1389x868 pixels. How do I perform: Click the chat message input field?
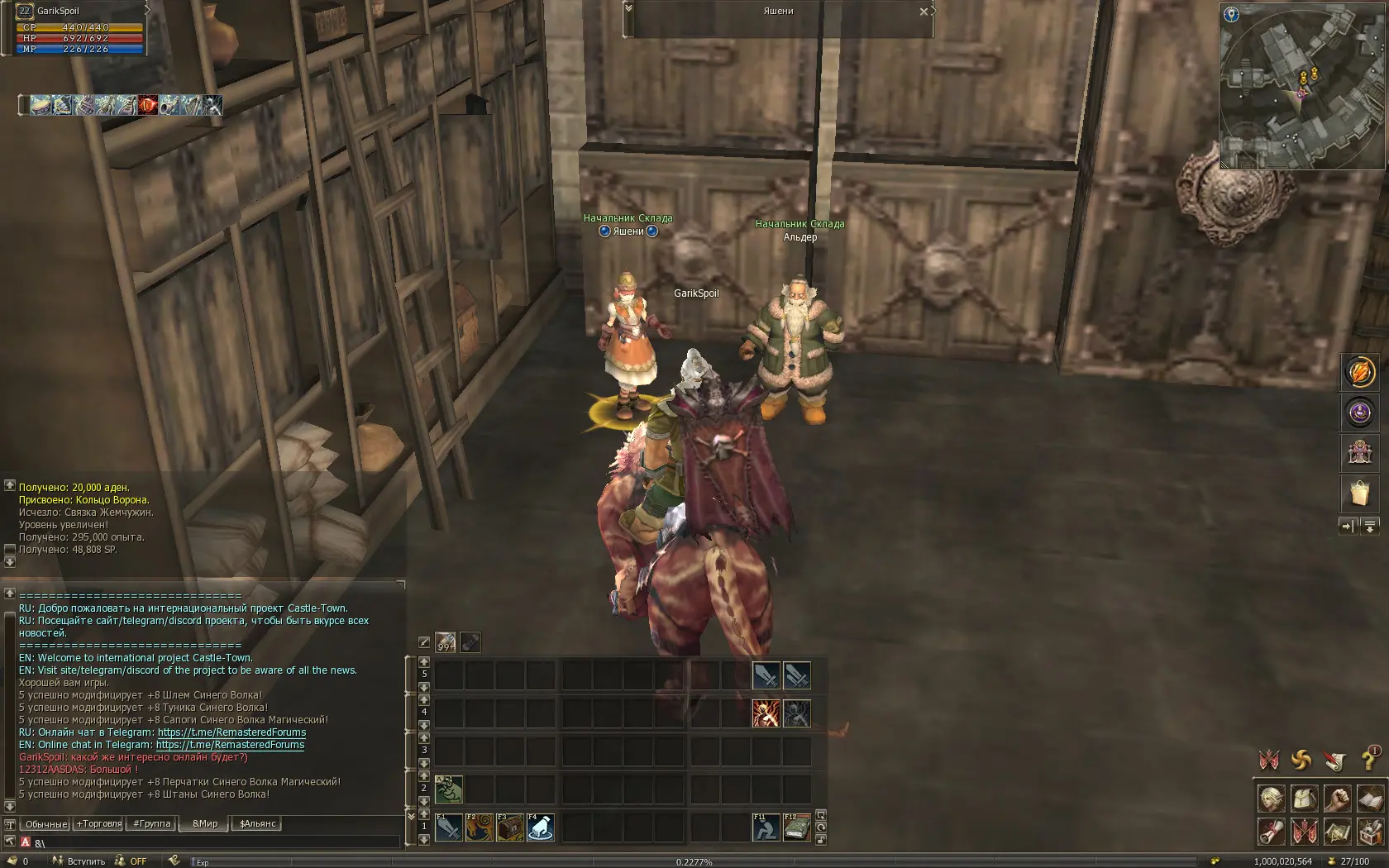point(215,843)
